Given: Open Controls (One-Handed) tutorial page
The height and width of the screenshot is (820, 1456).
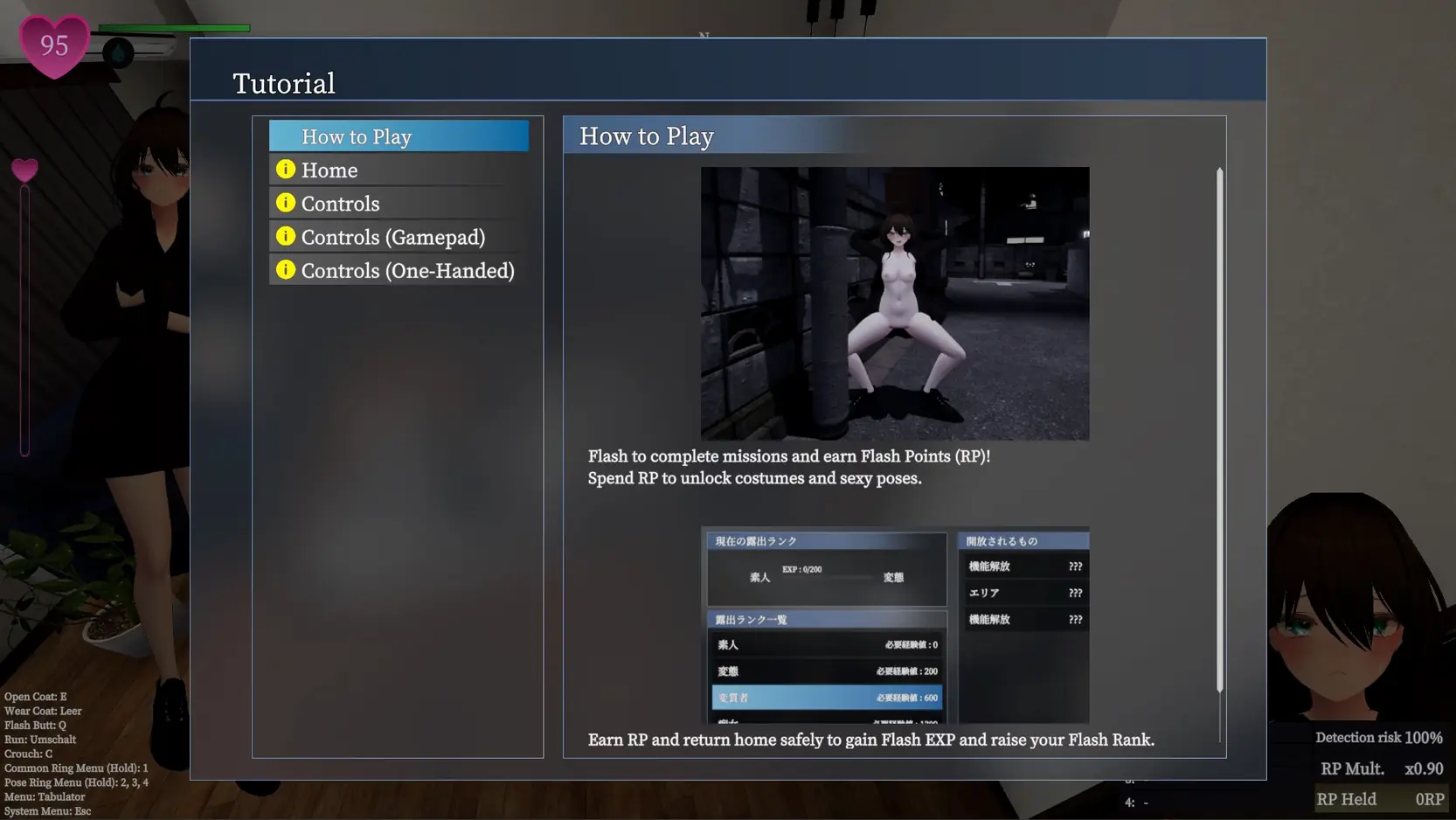Looking at the screenshot, I should click(399, 271).
